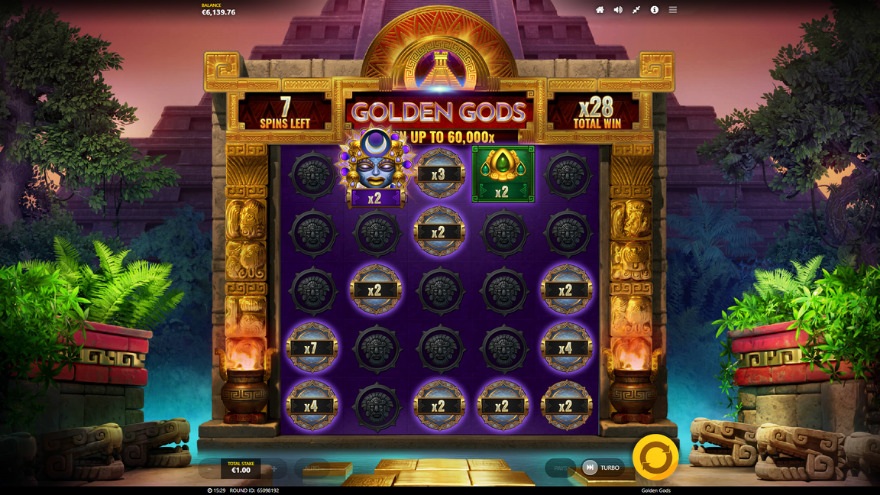Screen dimensions: 880x495
Task: Go to the home lobby icon
Action: tap(600, 10)
